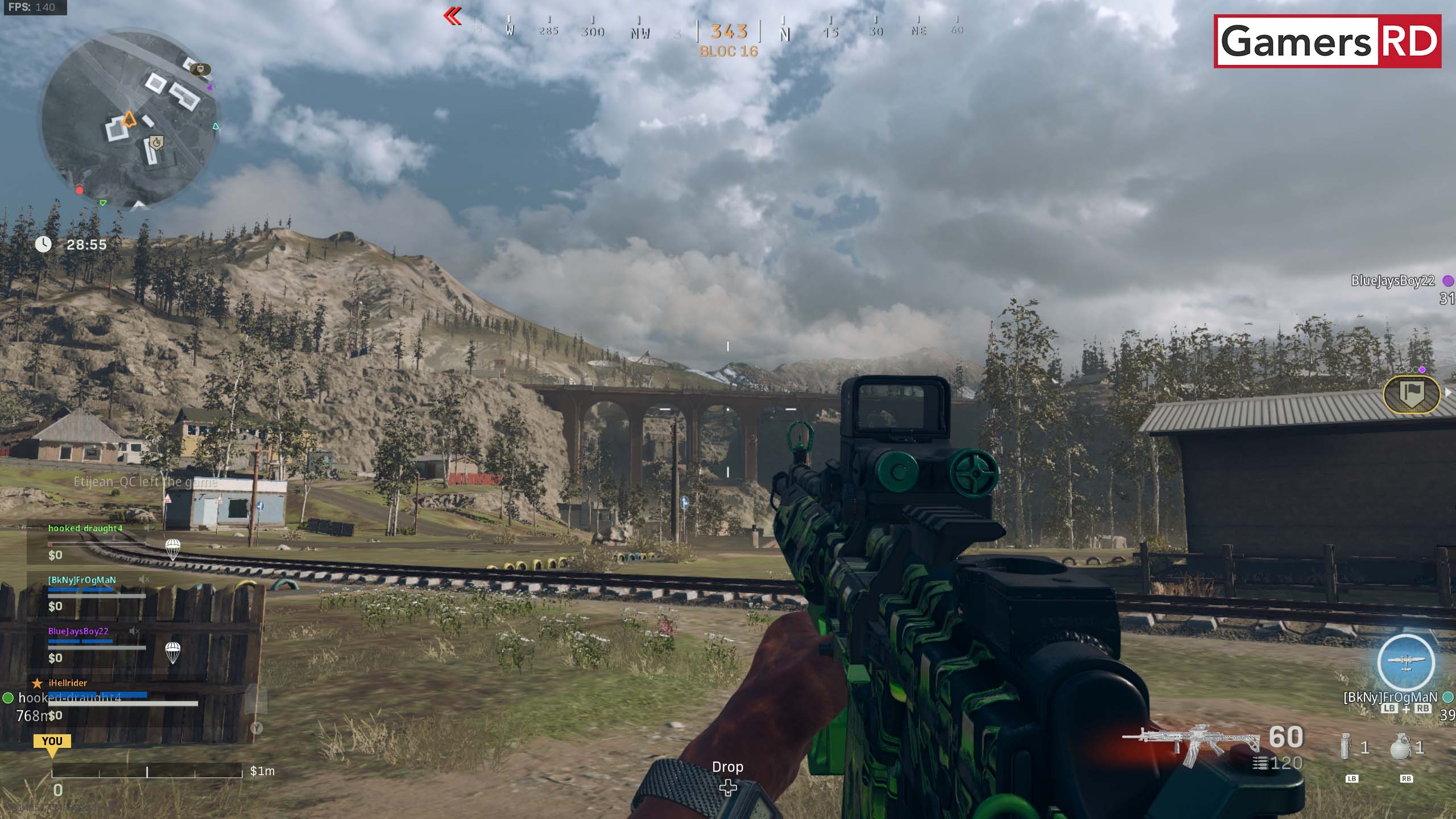Open the contract flag objective icon

(x=1411, y=394)
